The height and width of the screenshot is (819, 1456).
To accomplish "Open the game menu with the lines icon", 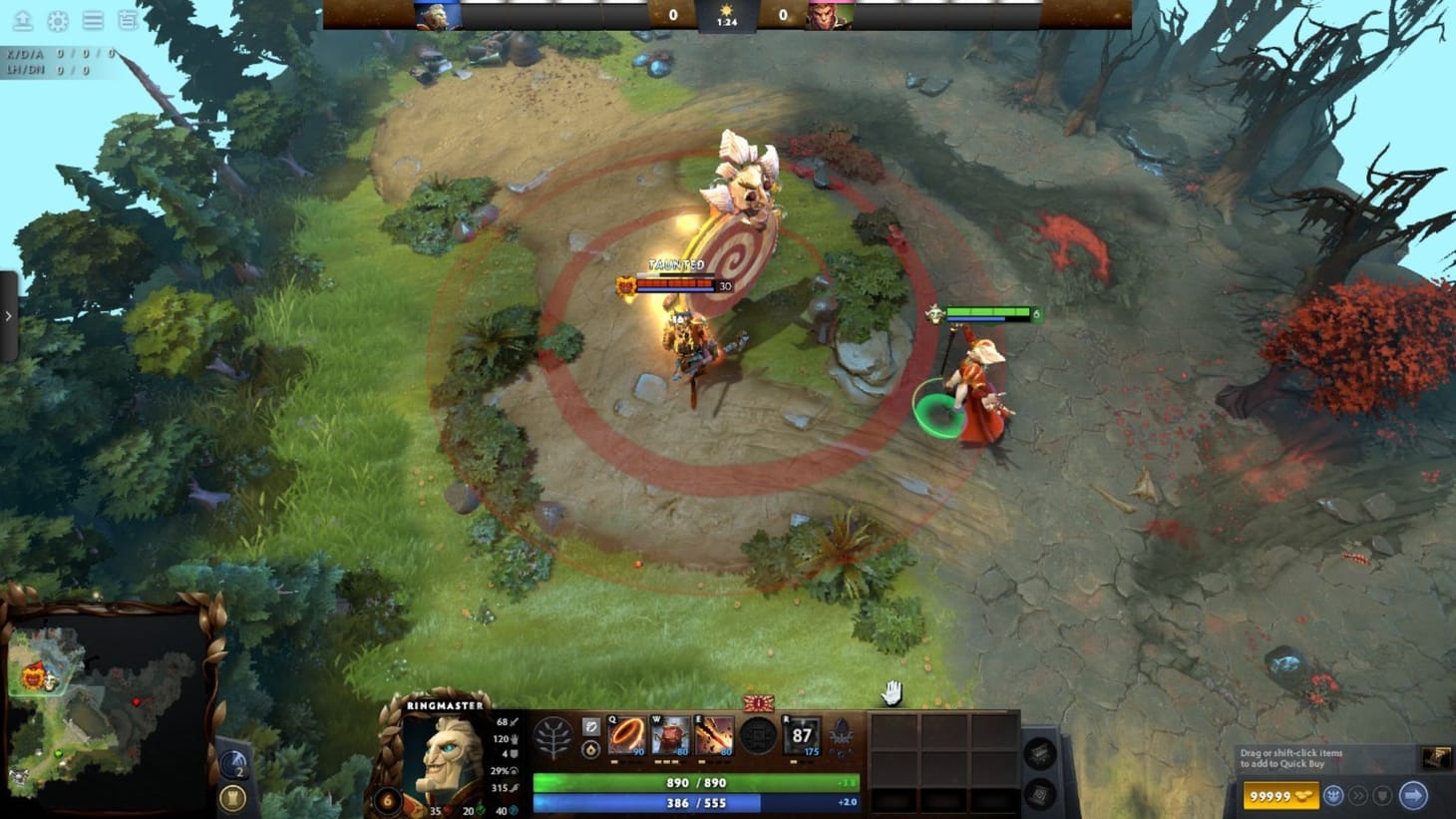I will point(93,19).
